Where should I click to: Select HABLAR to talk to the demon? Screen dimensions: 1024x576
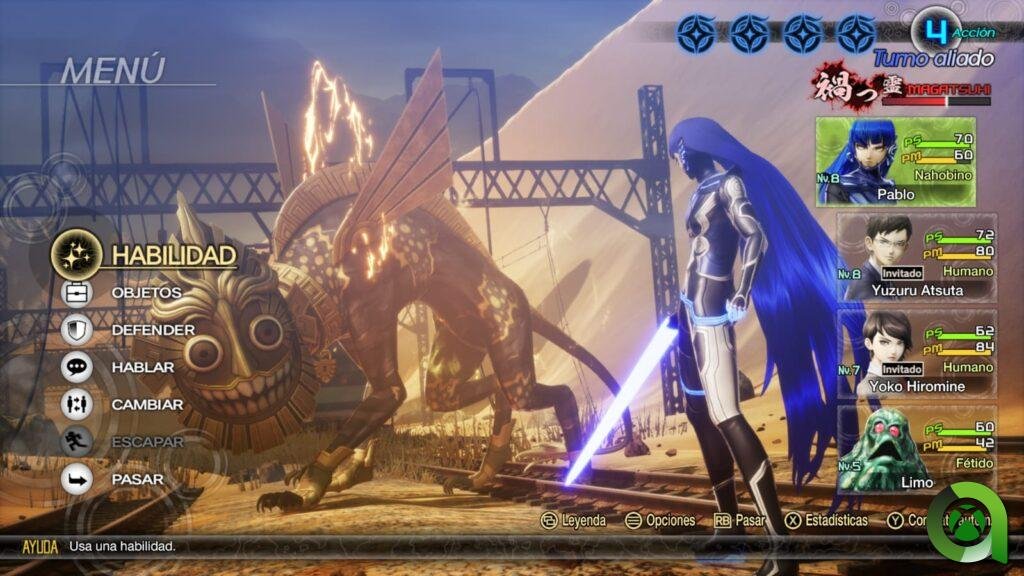pyautogui.click(x=143, y=367)
